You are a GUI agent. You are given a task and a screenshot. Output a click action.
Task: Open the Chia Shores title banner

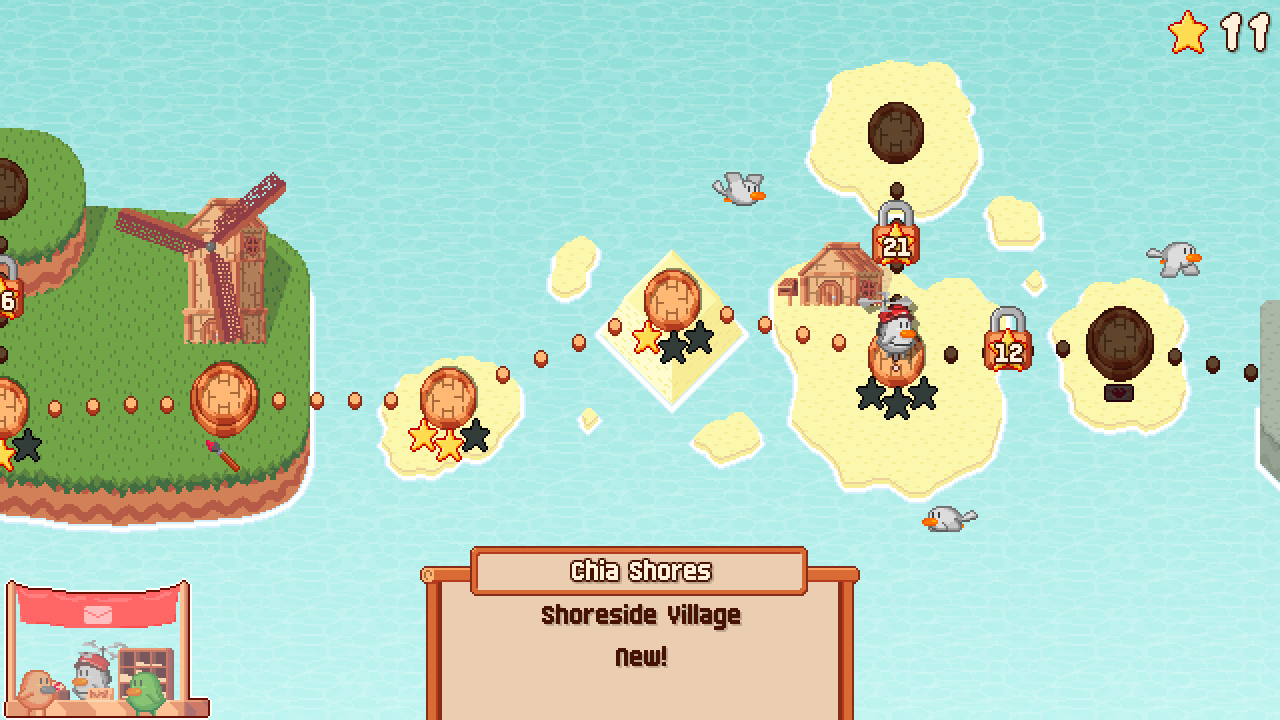coord(639,570)
